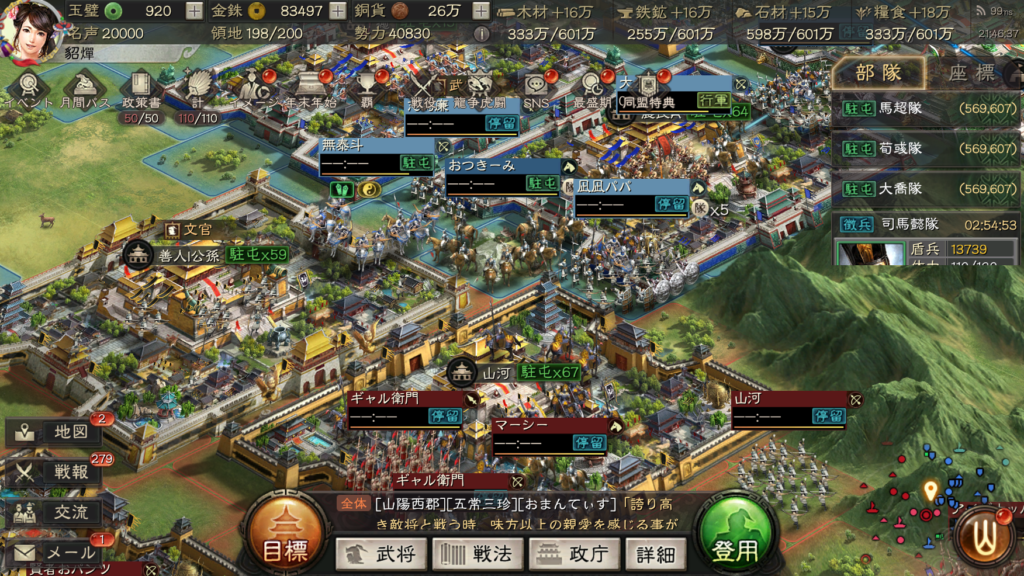Open the 戦報 battle reports
Image resolution: width=1024 pixels, height=576 pixels.
click(55, 472)
